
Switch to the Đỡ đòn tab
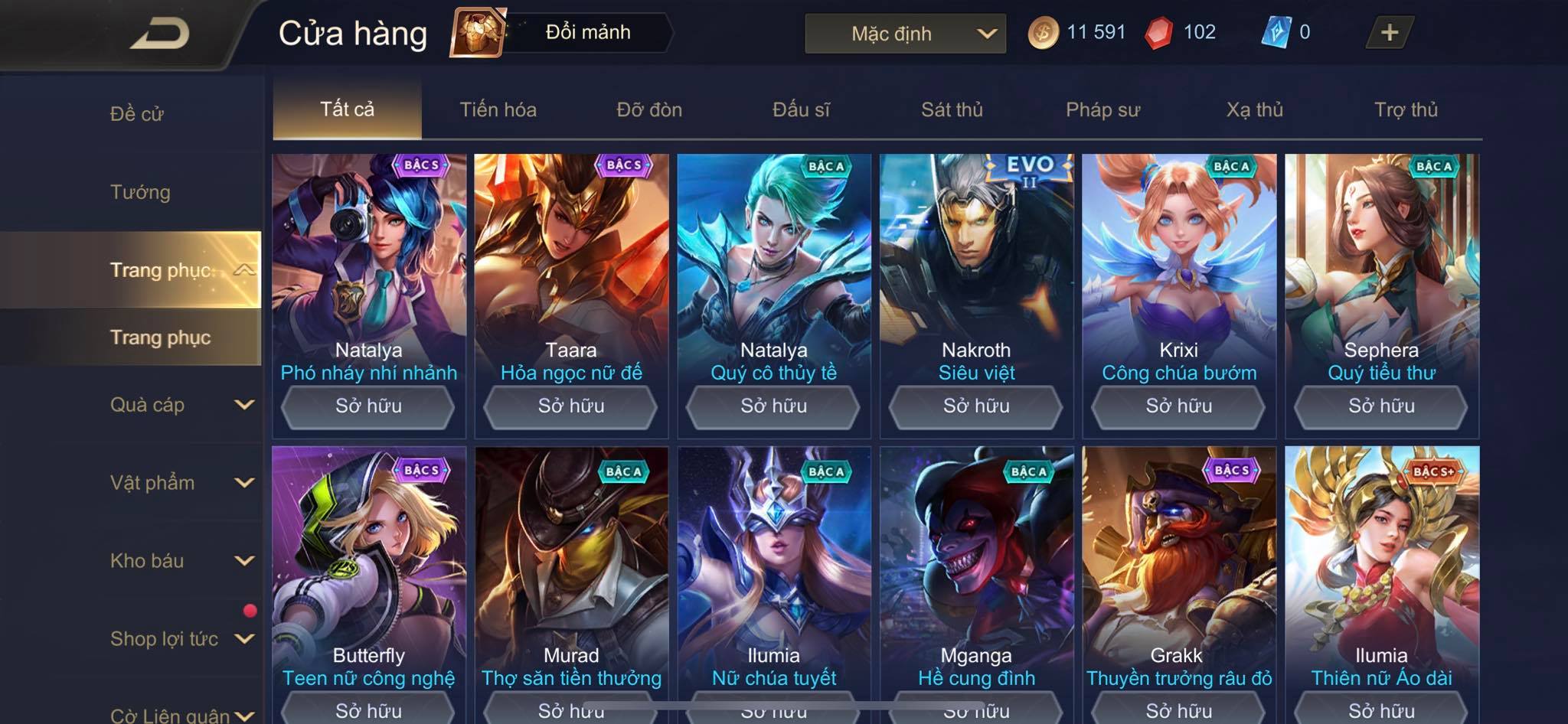coord(649,109)
